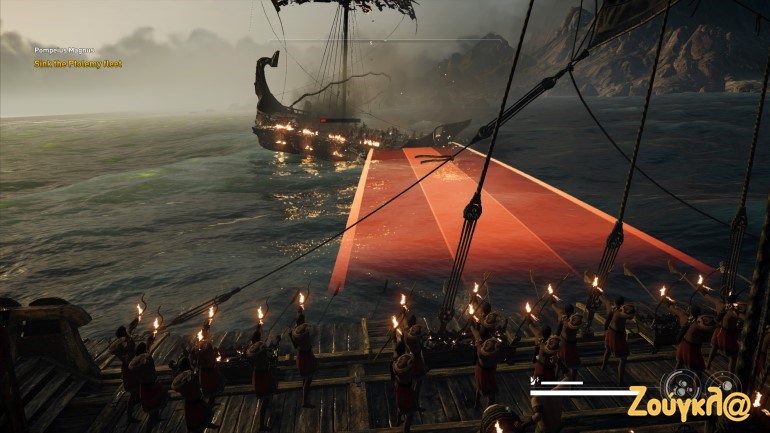770x433 pixels.
Task: Click the Zougkla watermark logo
Action: point(688,402)
